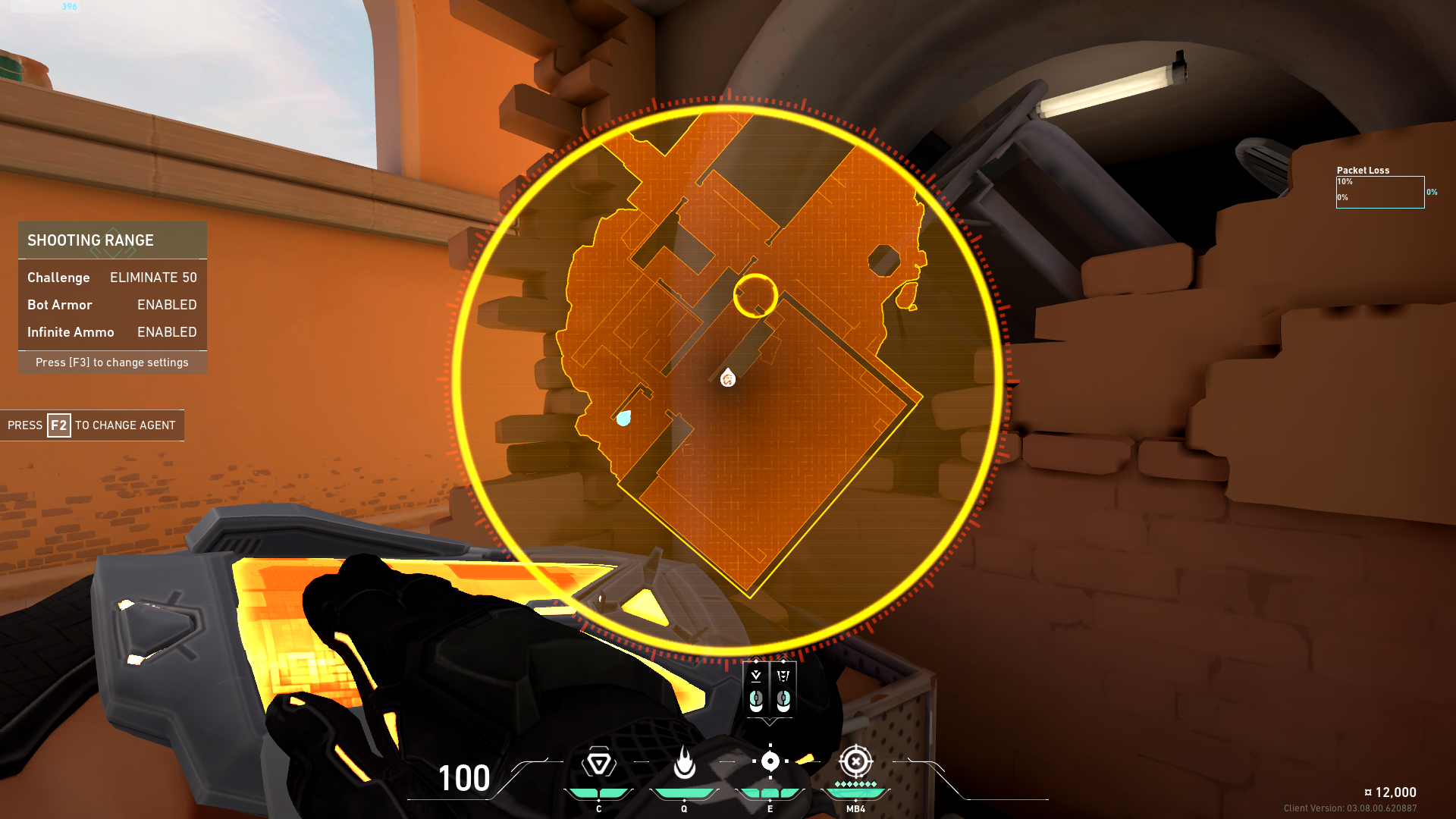Image resolution: width=1456 pixels, height=819 pixels.
Task: Click PRESS F2 TO CHANGE AGENT
Action: pos(93,425)
